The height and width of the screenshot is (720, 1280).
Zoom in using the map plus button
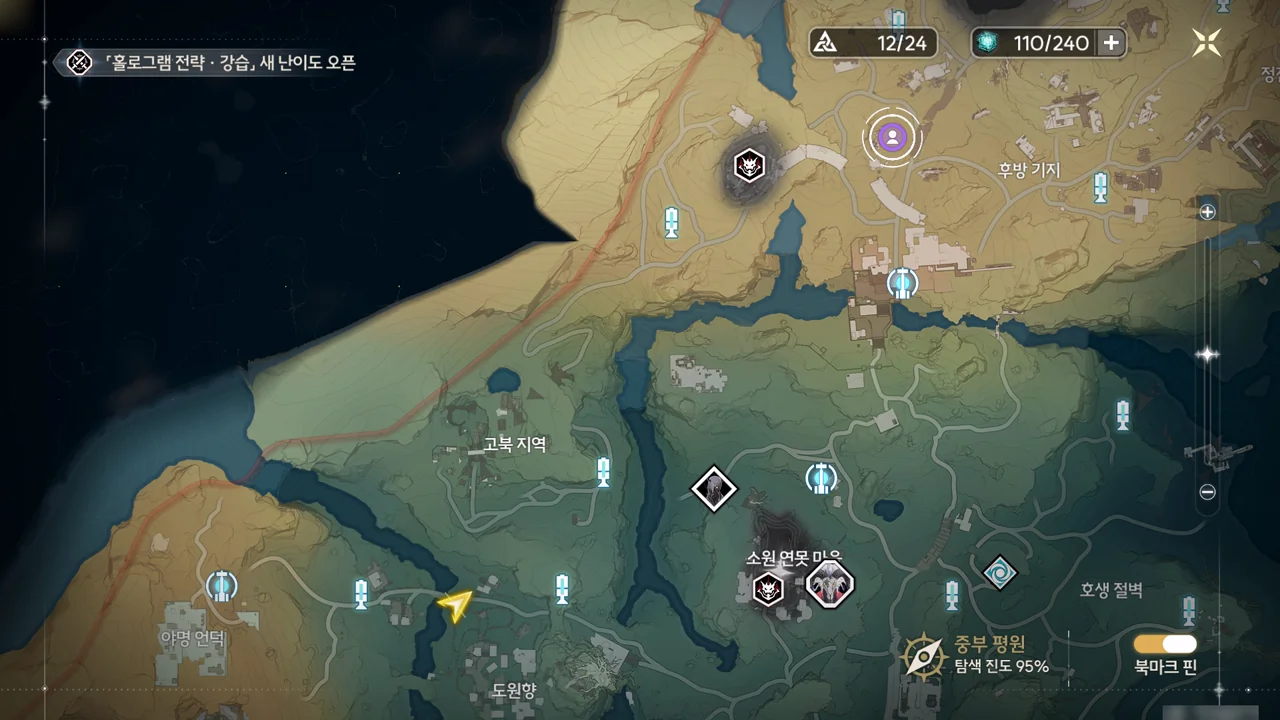pyautogui.click(x=1207, y=212)
